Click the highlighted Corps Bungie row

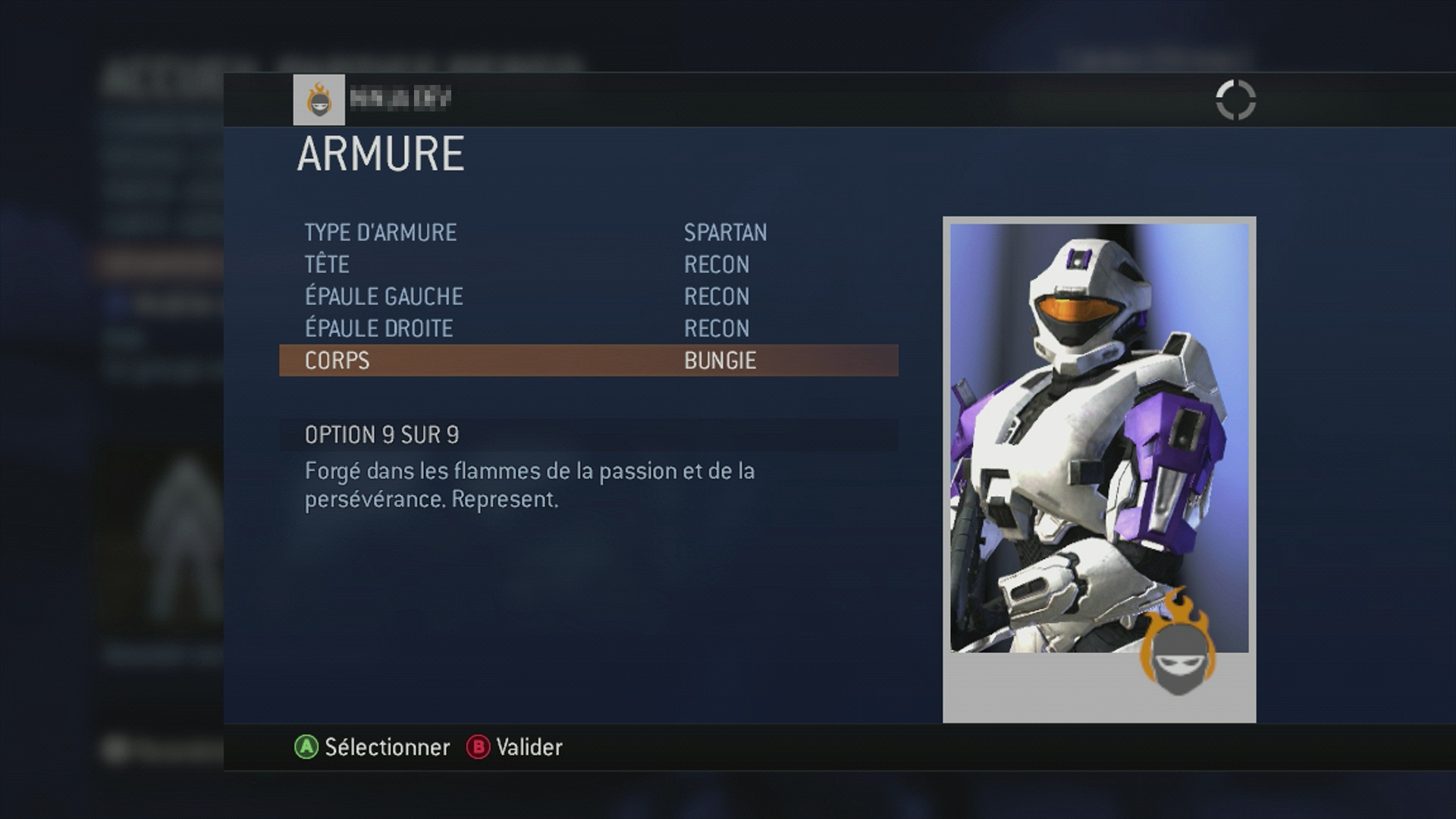click(588, 360)
